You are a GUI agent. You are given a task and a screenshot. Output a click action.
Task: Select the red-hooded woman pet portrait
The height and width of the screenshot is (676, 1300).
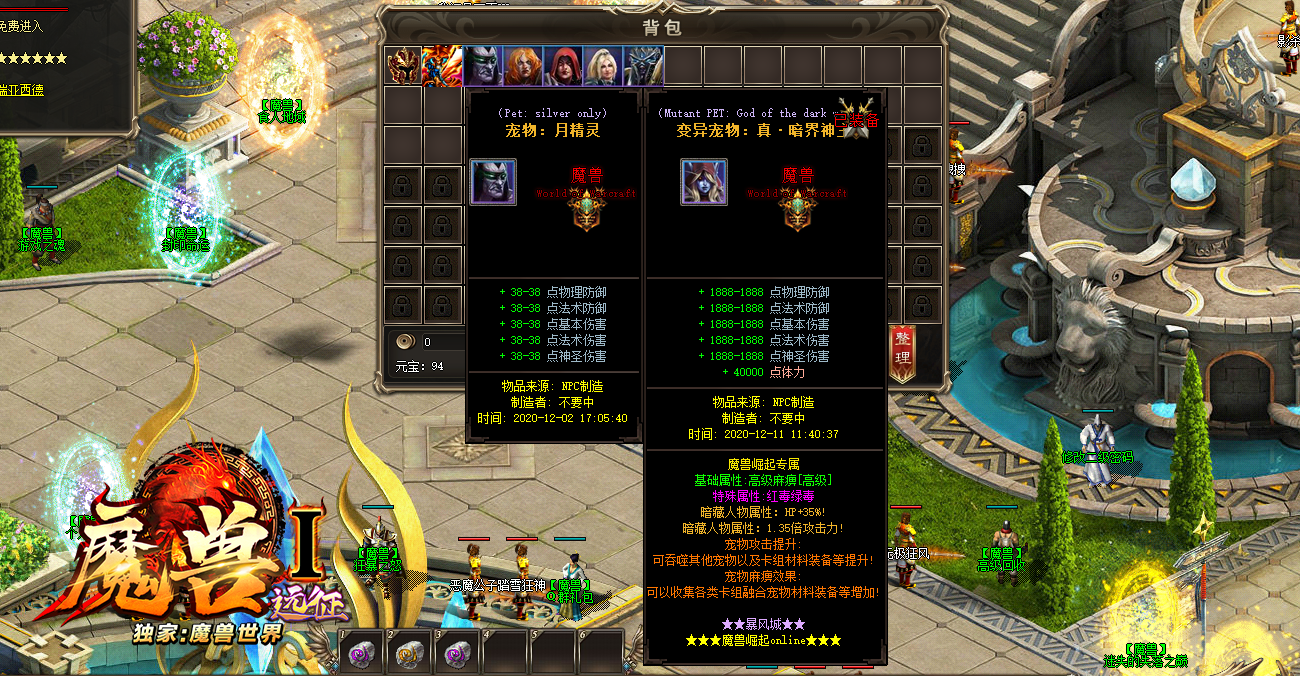click(563, 66)
